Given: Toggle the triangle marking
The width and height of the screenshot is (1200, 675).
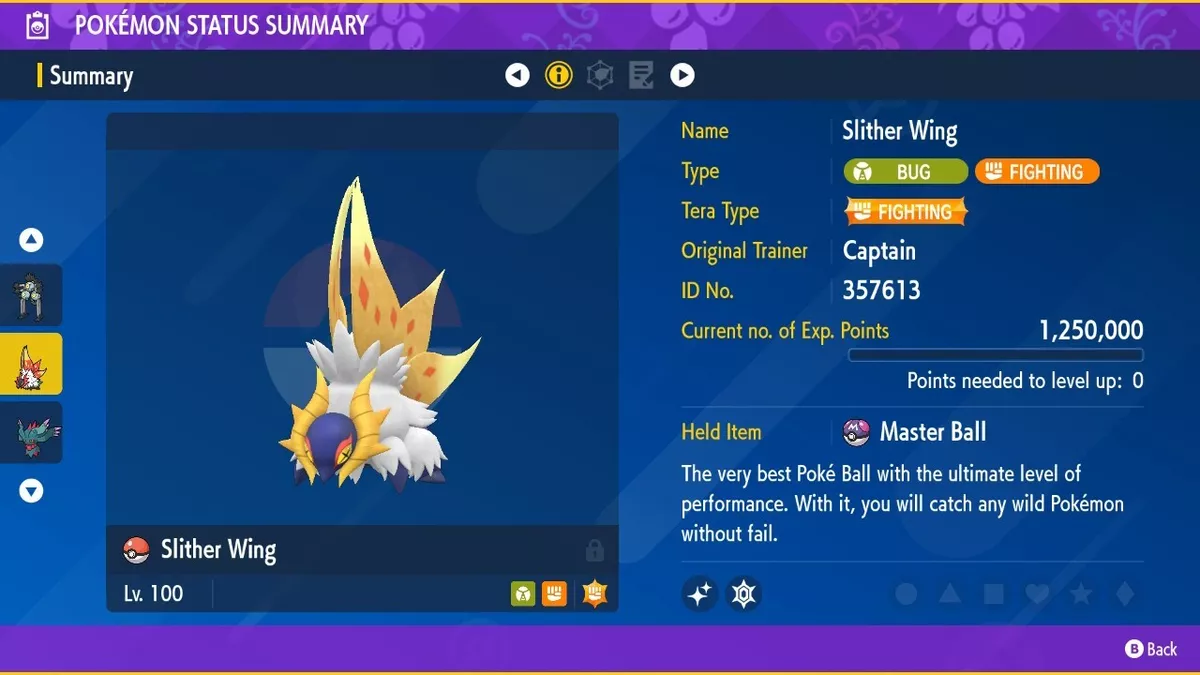Looking at the screenshot, I should (950, 594).
